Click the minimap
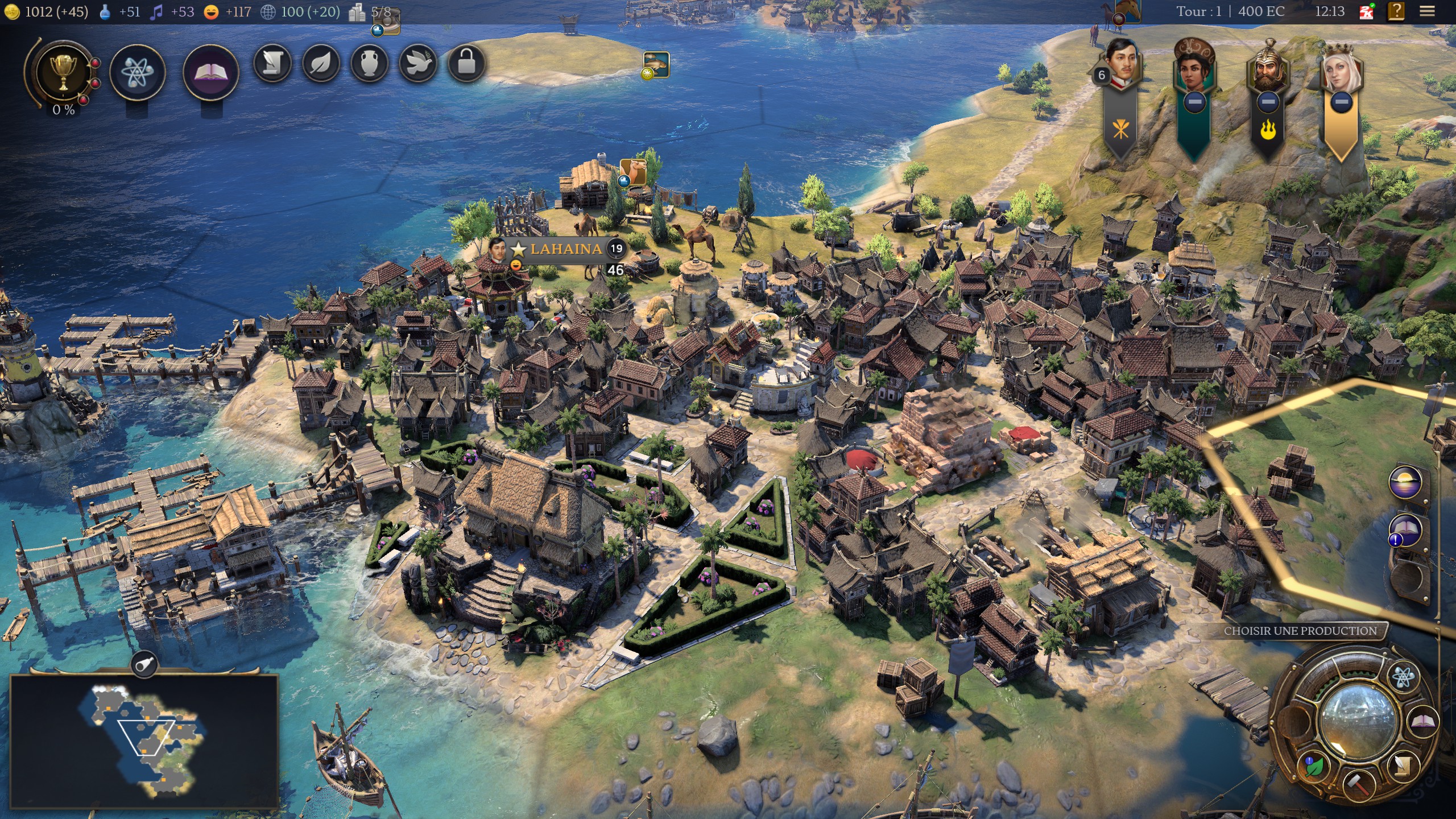 coord(144,741)
